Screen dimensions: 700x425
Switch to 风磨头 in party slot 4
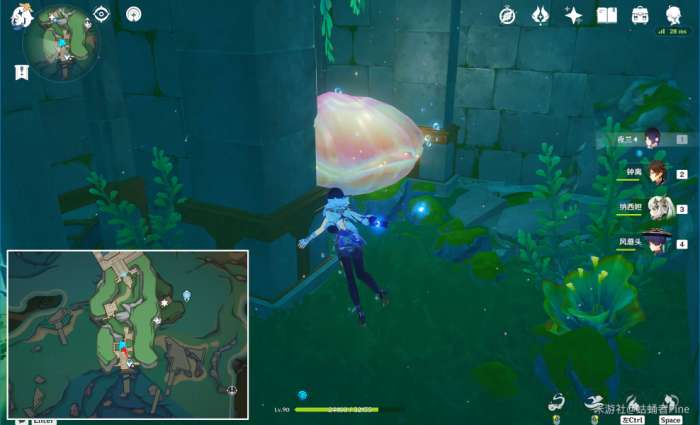pyautogui.click(x=656, y=242)
